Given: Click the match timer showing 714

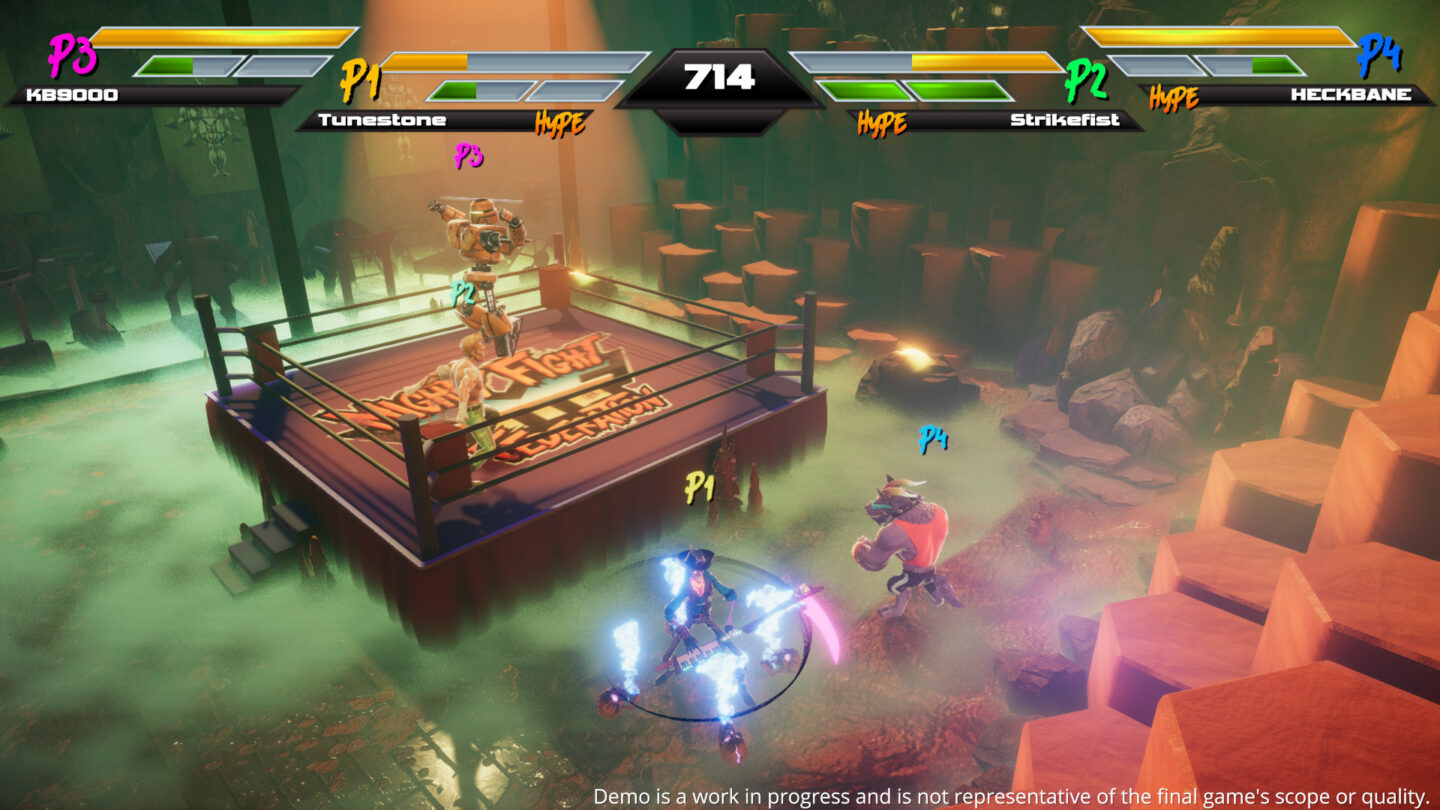Looking at the screenshot, I should click(718, 73).
